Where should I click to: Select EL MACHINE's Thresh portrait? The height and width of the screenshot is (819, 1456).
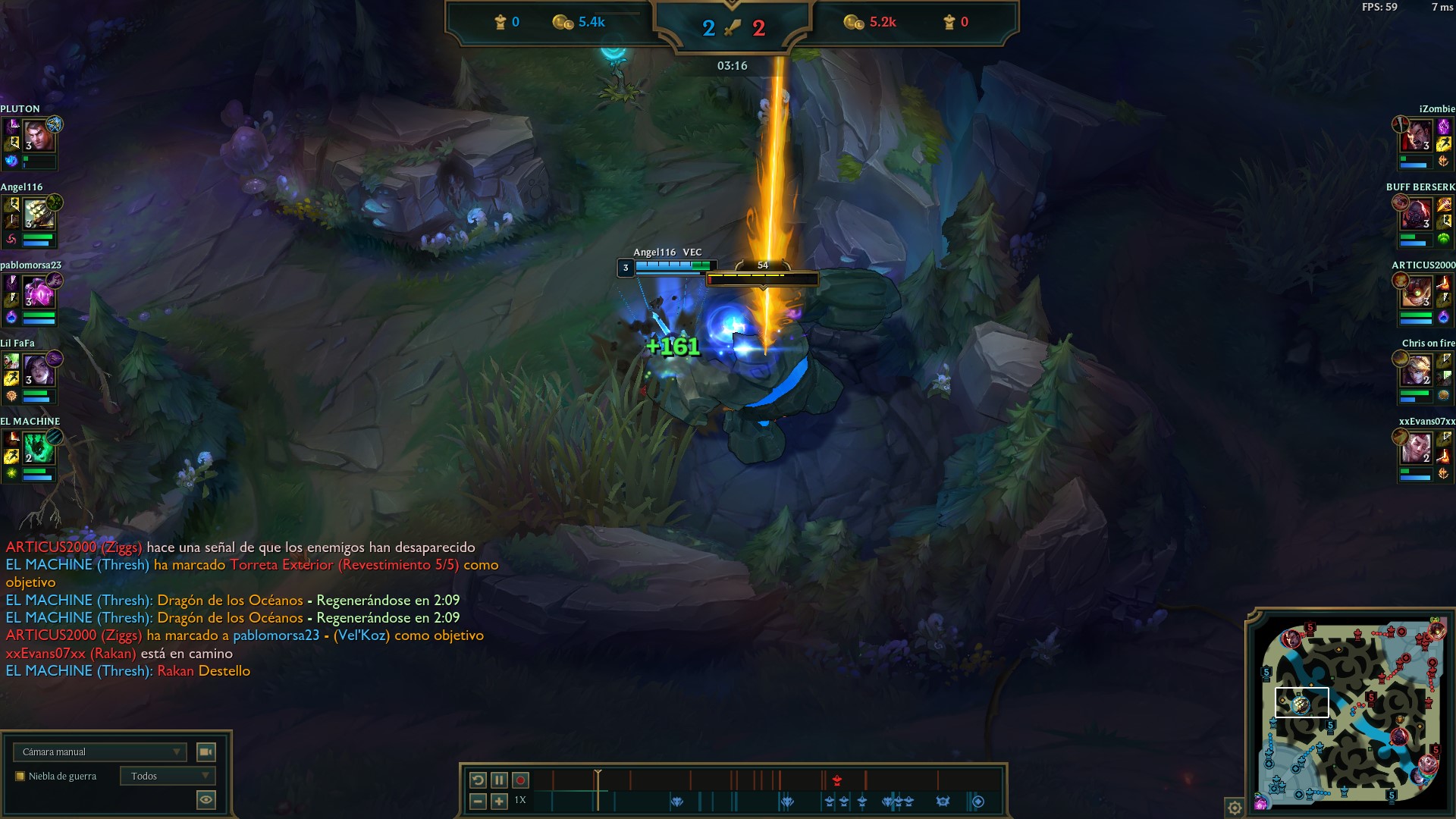tap(38, 448)
